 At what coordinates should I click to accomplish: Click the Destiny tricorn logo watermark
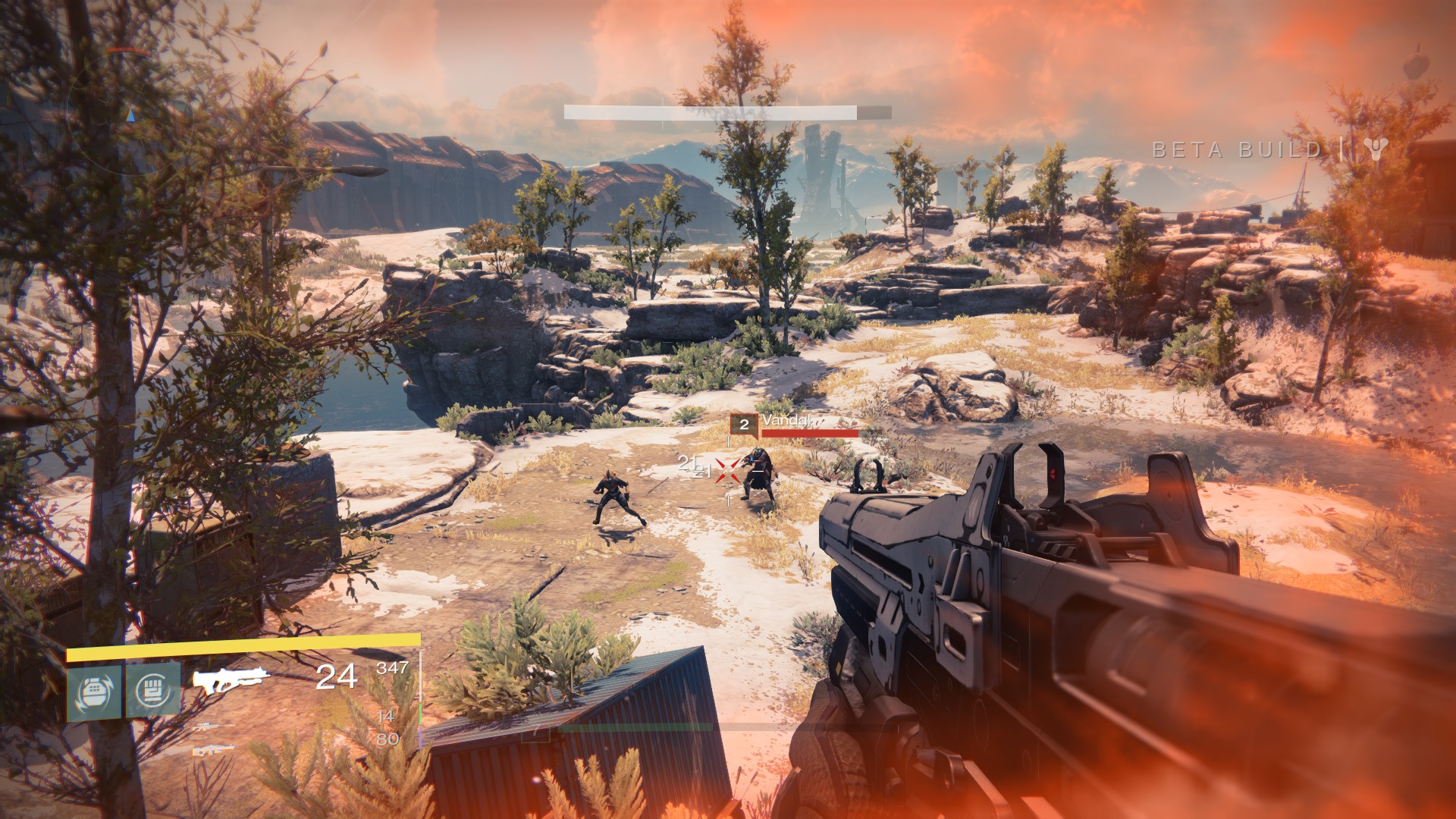(1375, 149)
